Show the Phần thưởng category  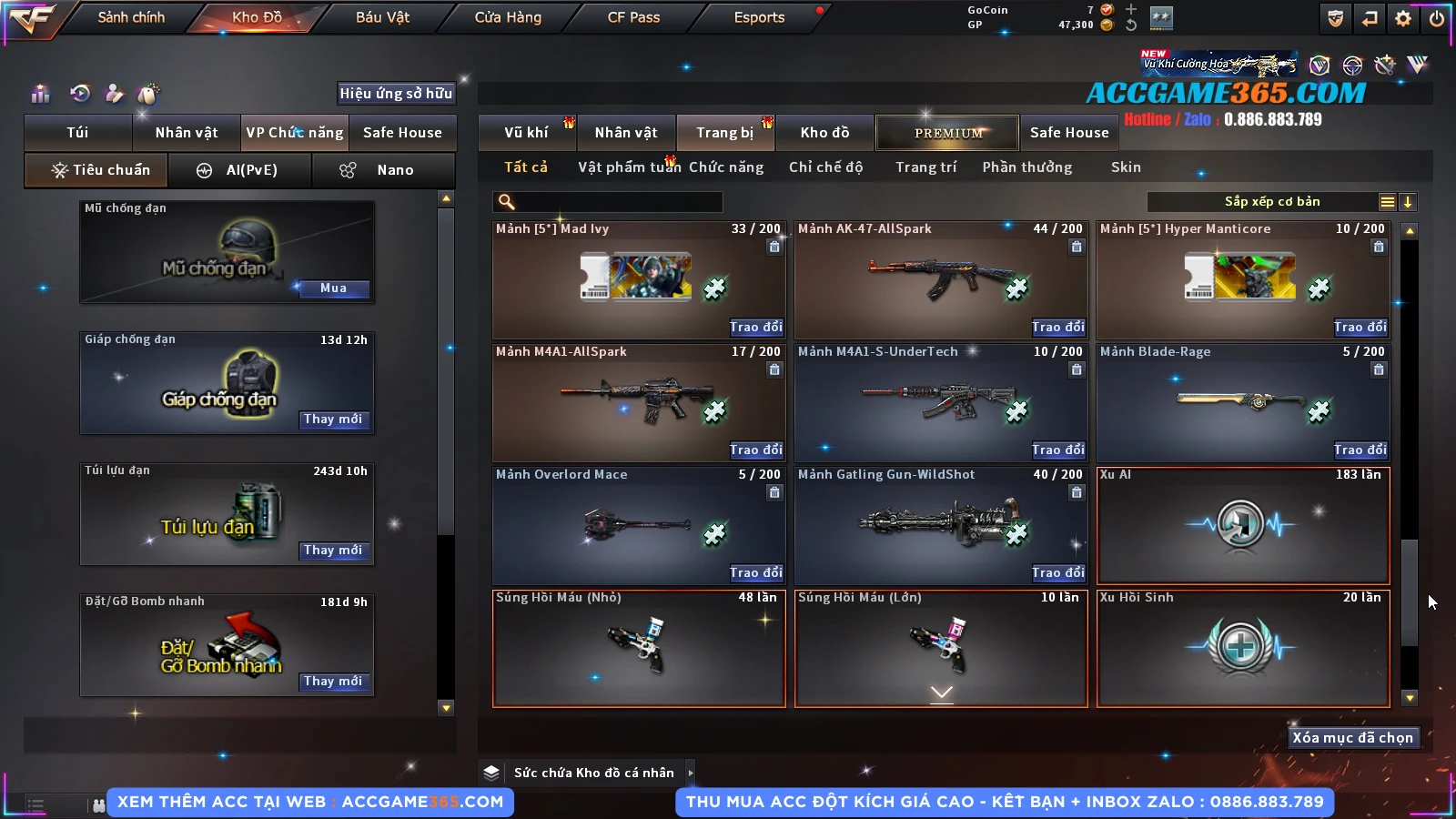tap(1026, 167)
